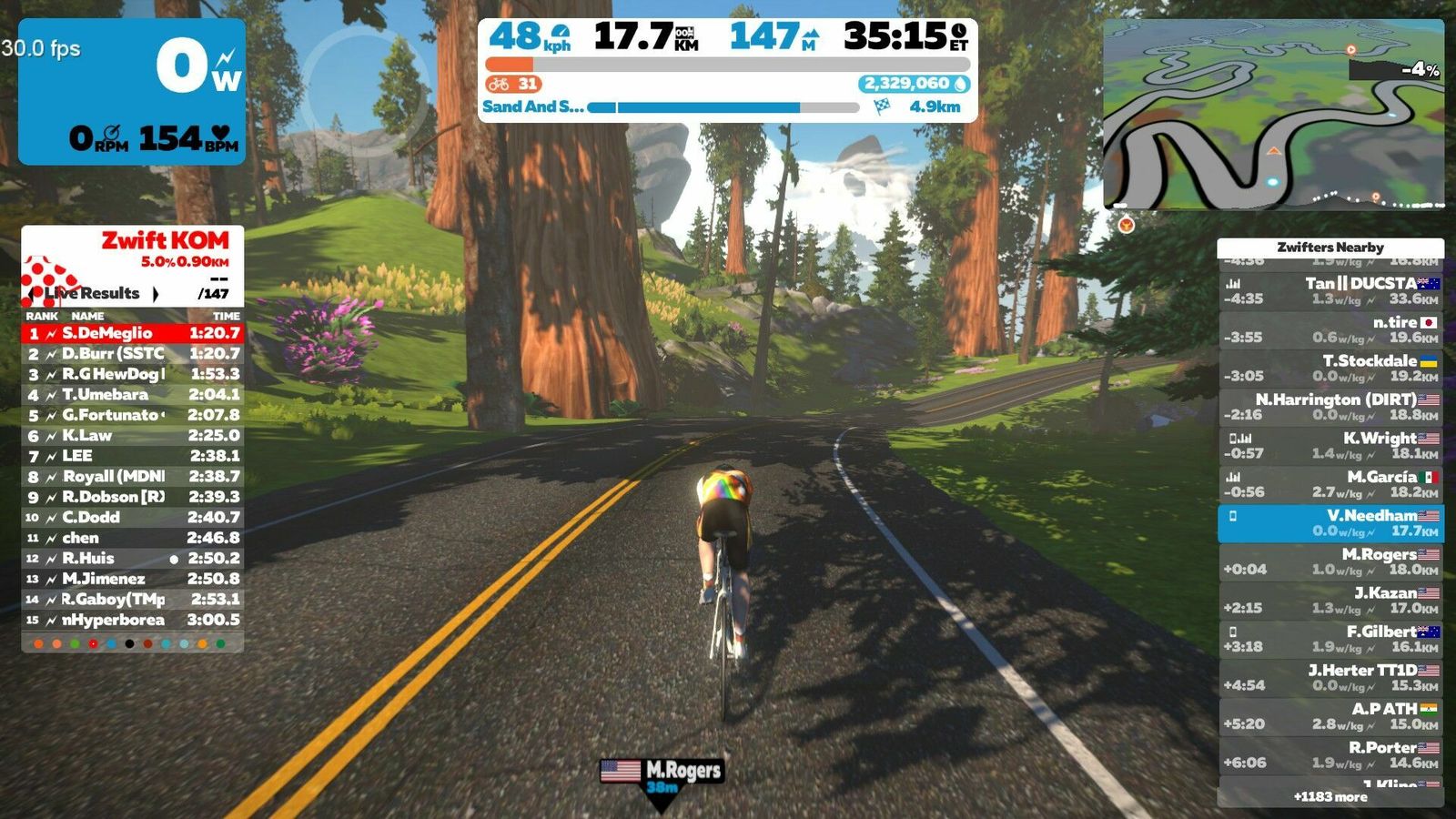Pick Tan || DUCSTA in the nearby list
This screenshot has height=819, width=1456.
click(x=1330, y=291)
